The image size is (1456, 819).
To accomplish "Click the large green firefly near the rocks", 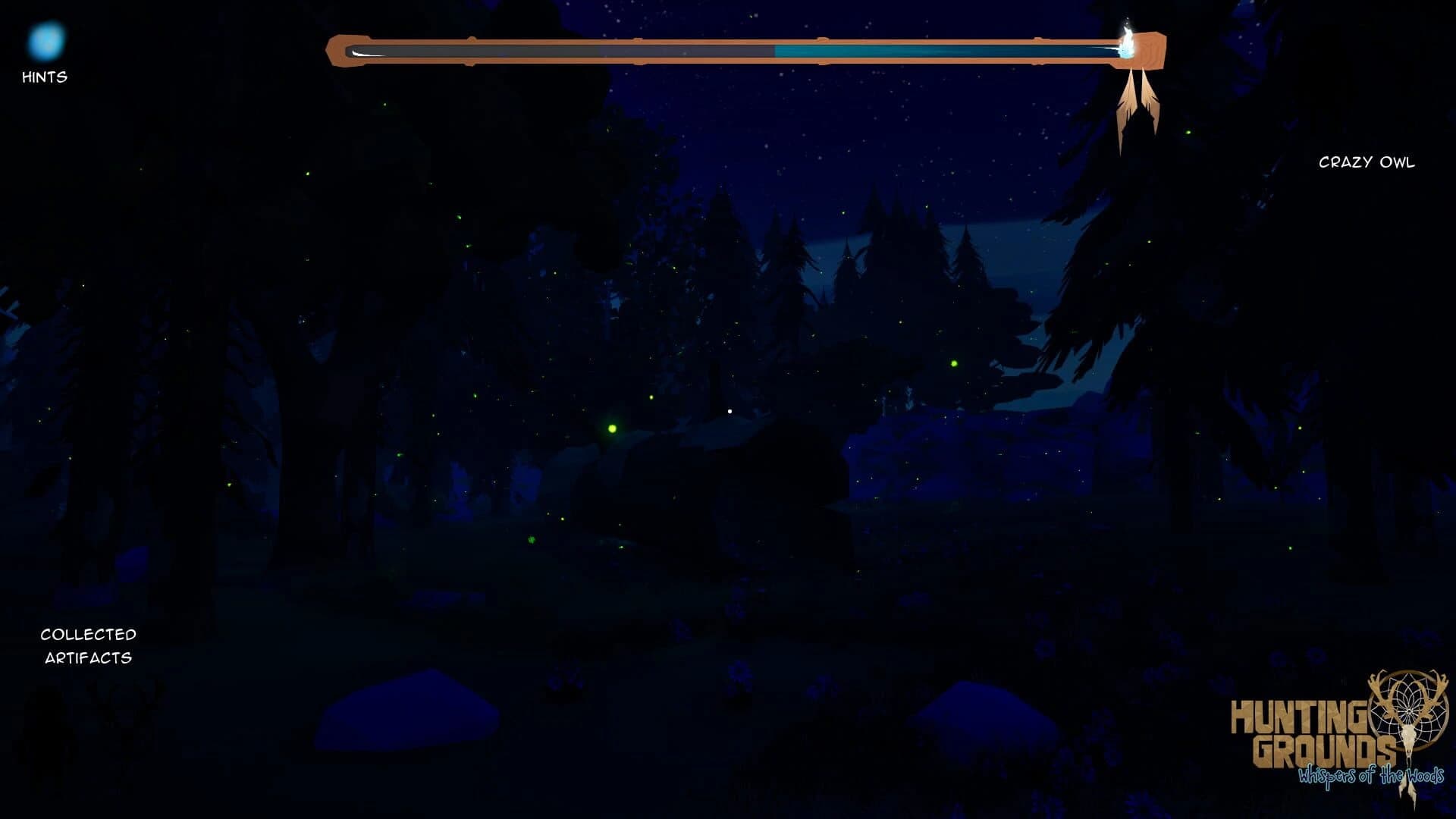I will click(x=611, y=429).
